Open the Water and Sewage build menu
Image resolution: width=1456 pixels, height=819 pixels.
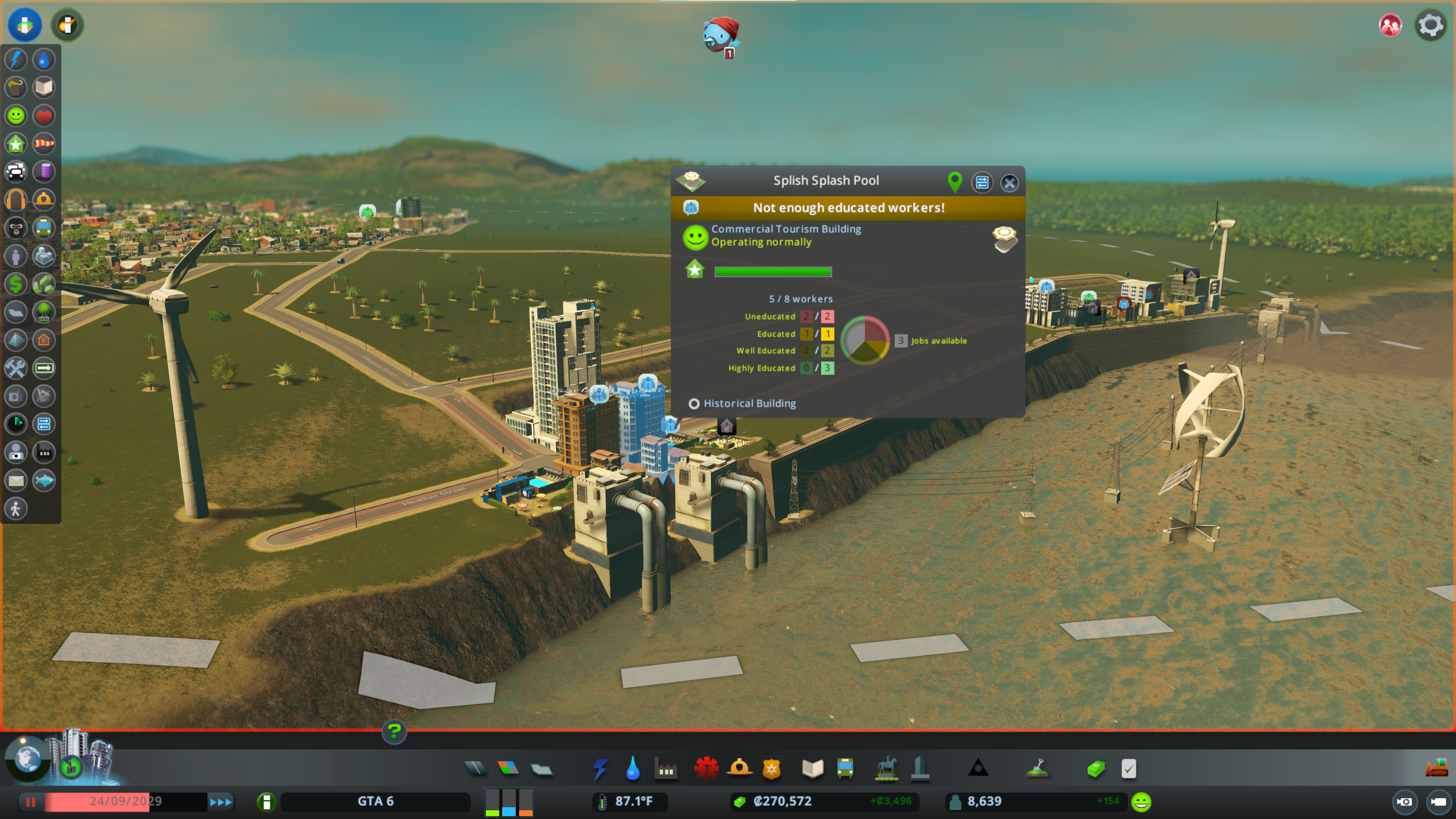coord(633,769)
